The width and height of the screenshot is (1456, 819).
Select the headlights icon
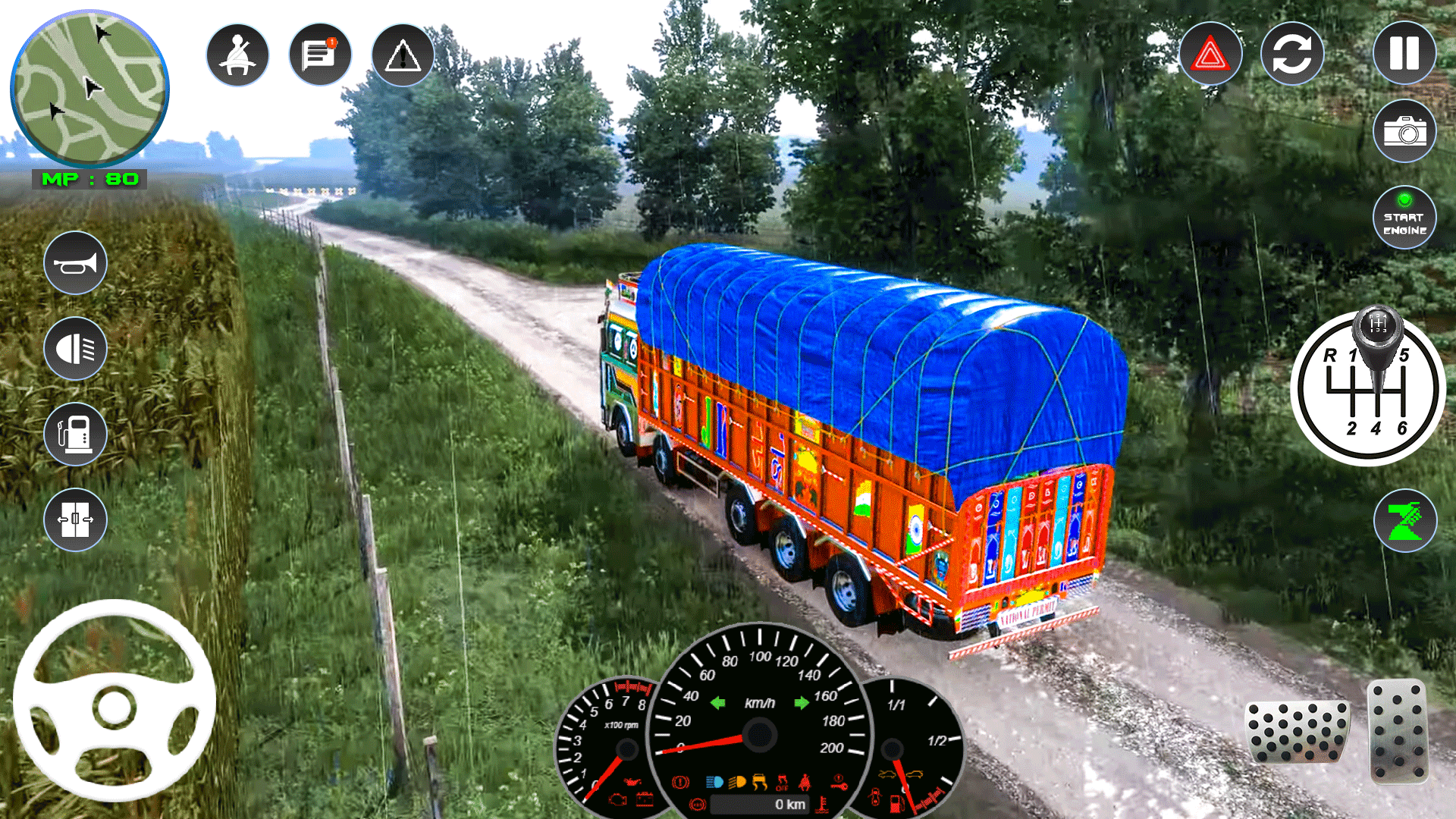tap(76, 349)
